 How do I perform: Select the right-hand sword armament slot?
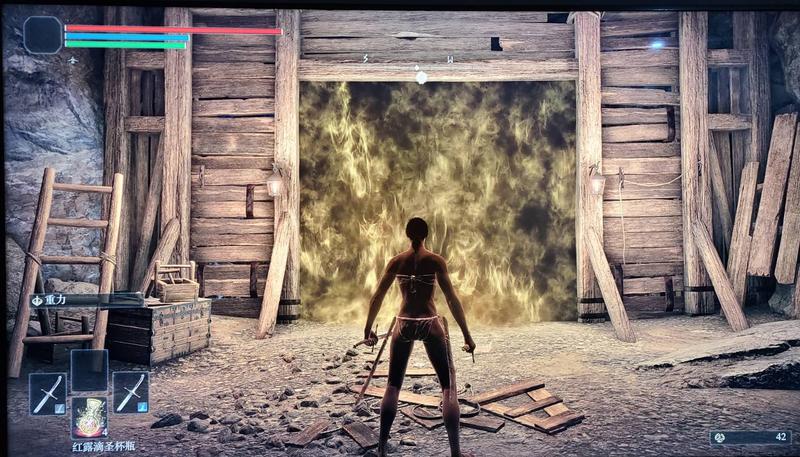(x=130, y=392)
